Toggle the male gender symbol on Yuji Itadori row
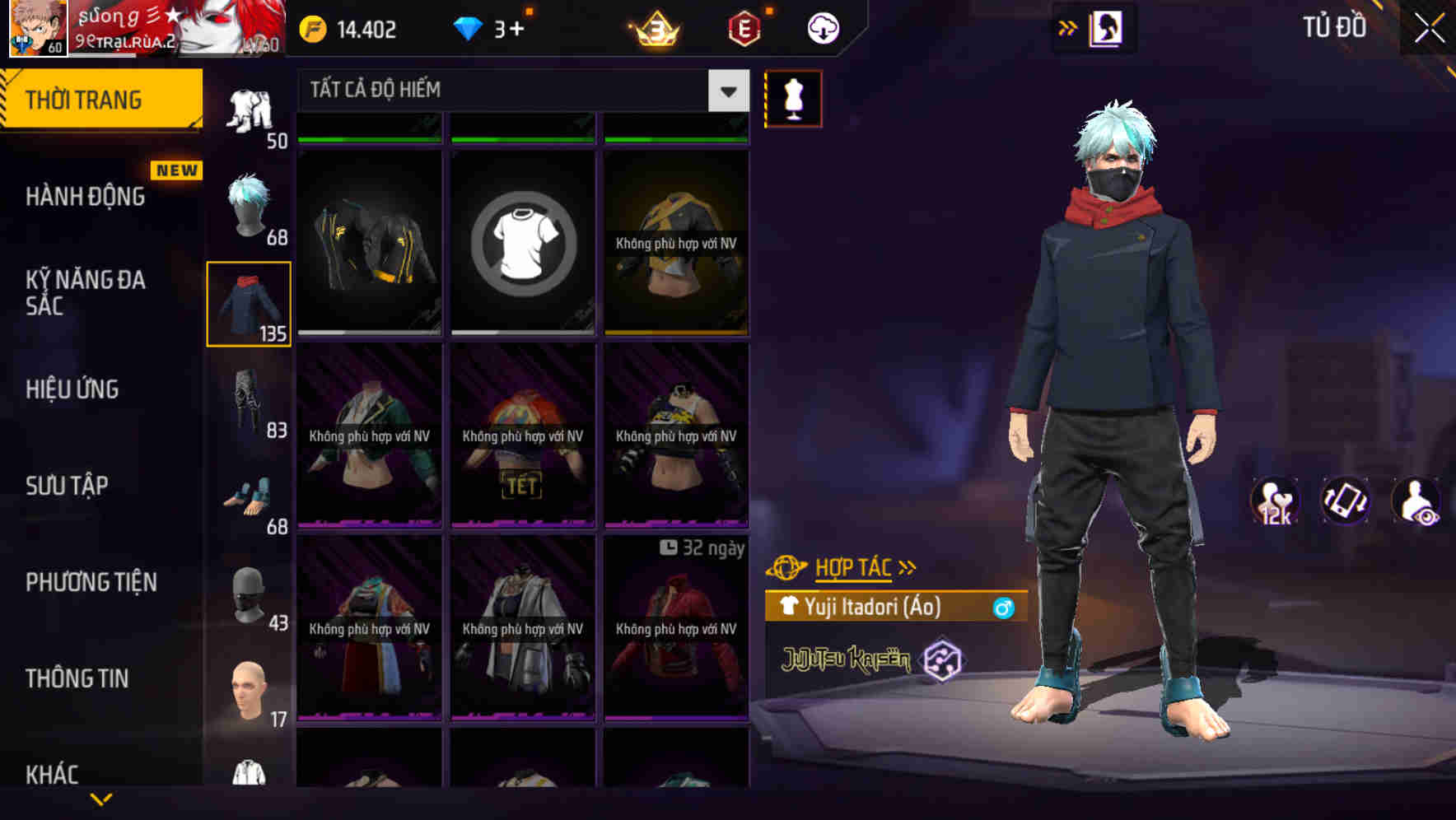The height and width of the screenshot is (820, 1456). point(1001,608)
